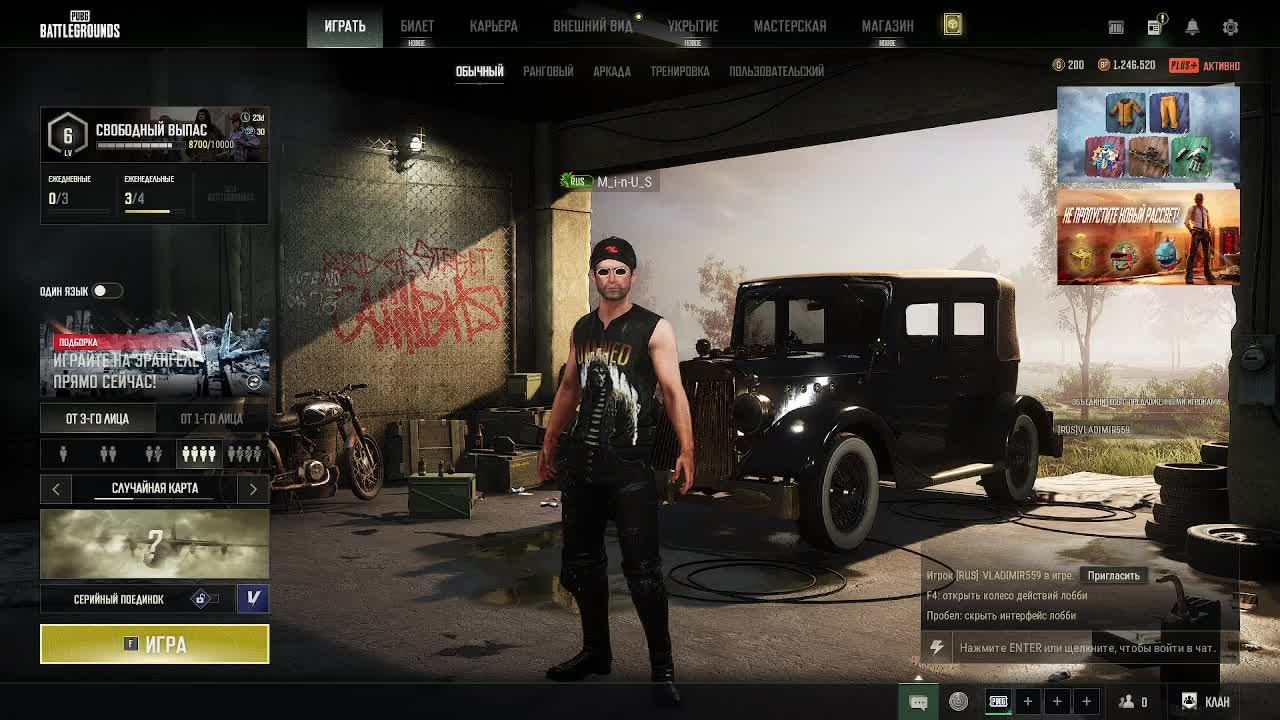This screenshot has height=720, width=1280.
Task: Go to the МАГАЗИН store
Action: pos(887,26)
